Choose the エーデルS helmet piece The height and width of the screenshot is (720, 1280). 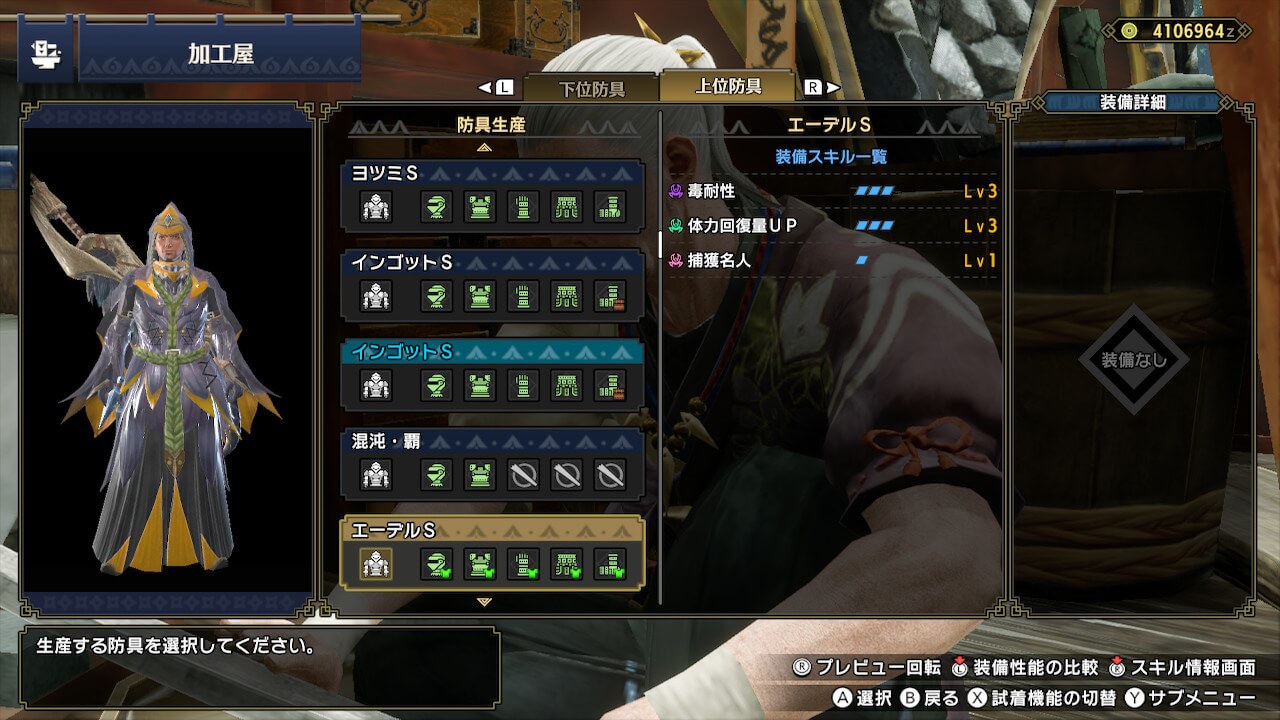point(436,565)
